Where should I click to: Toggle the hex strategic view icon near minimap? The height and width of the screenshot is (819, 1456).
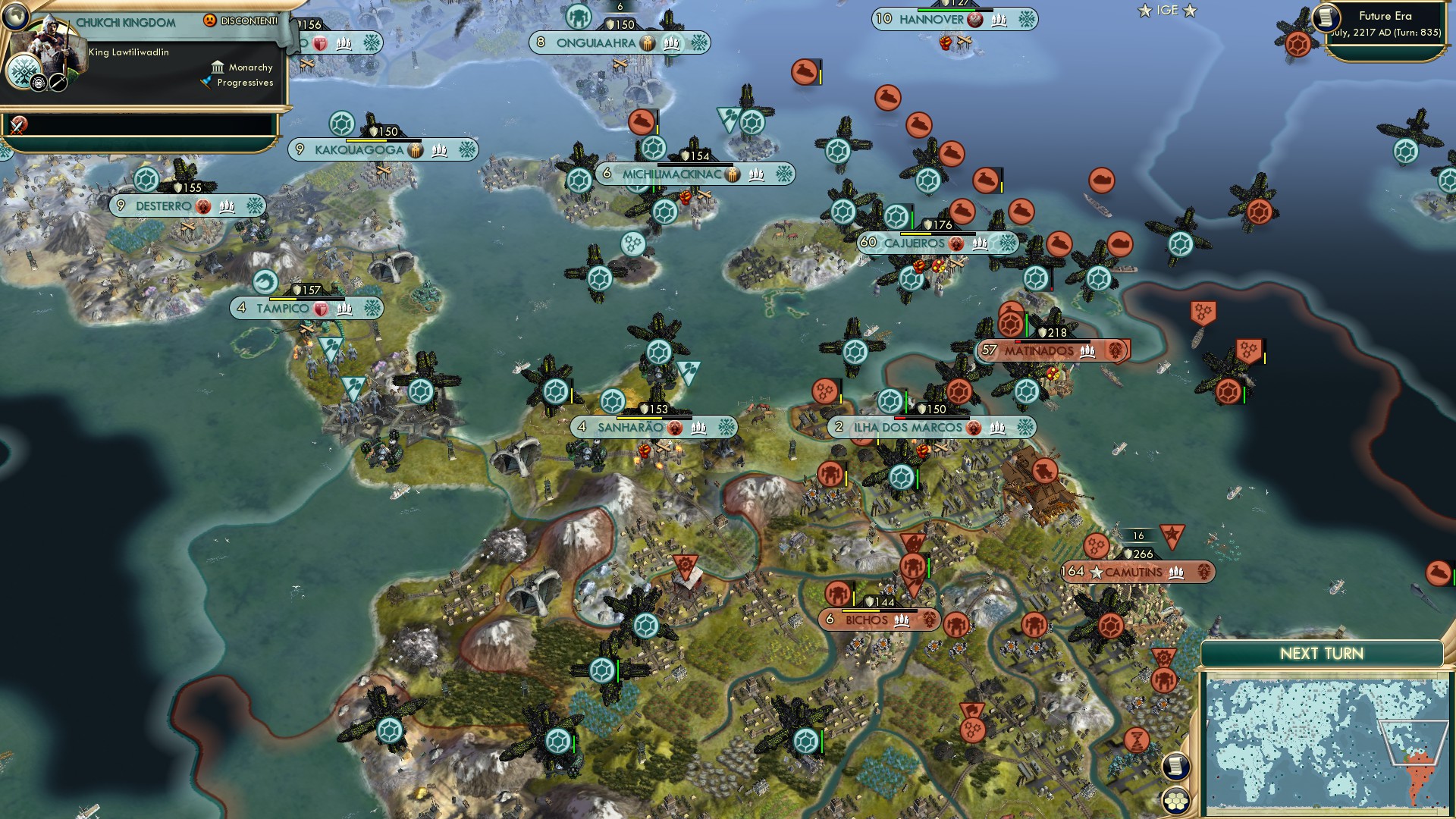pos(1175,802)
